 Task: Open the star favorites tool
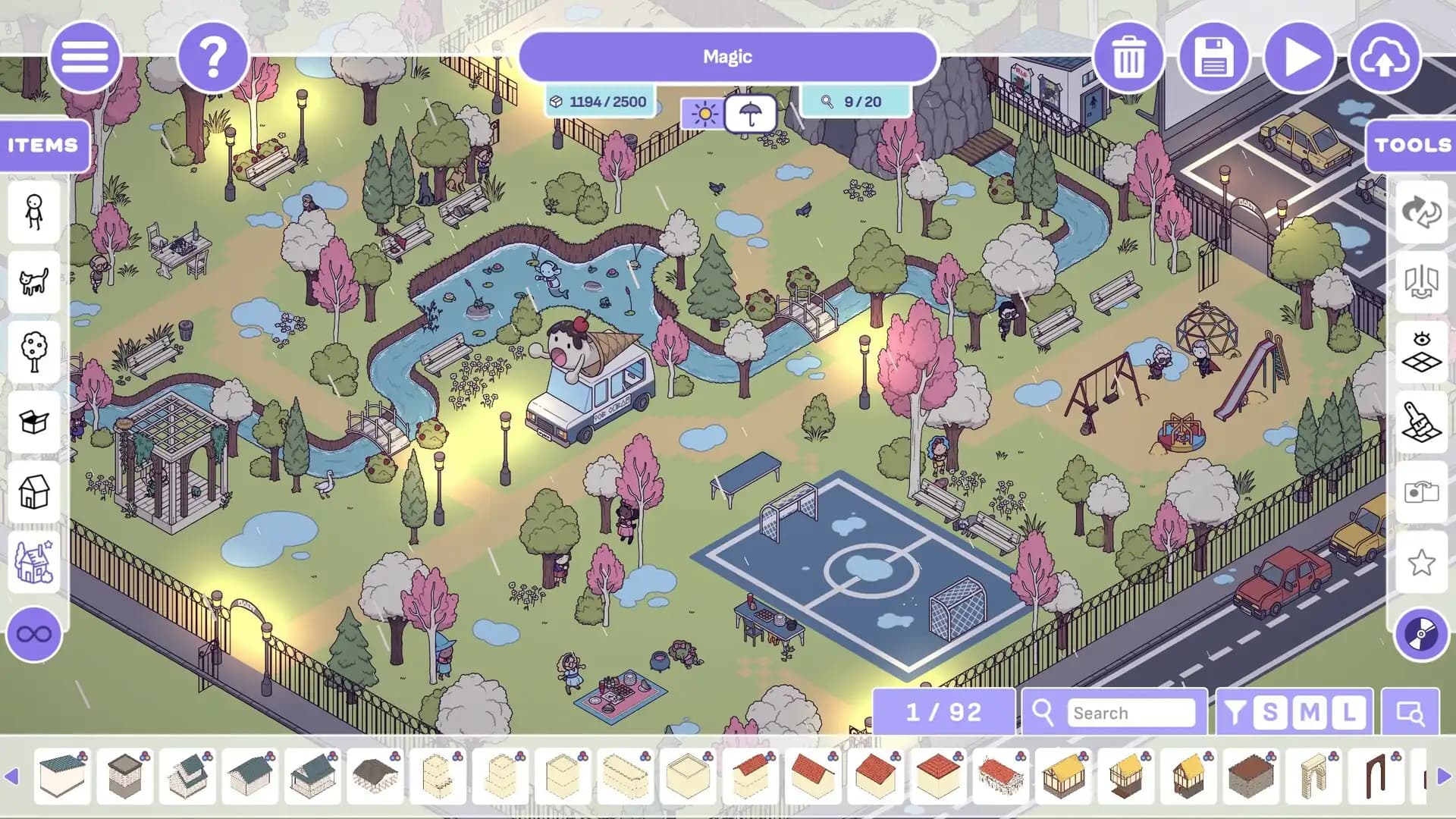pyautogui.click(x=1423, y=562)
